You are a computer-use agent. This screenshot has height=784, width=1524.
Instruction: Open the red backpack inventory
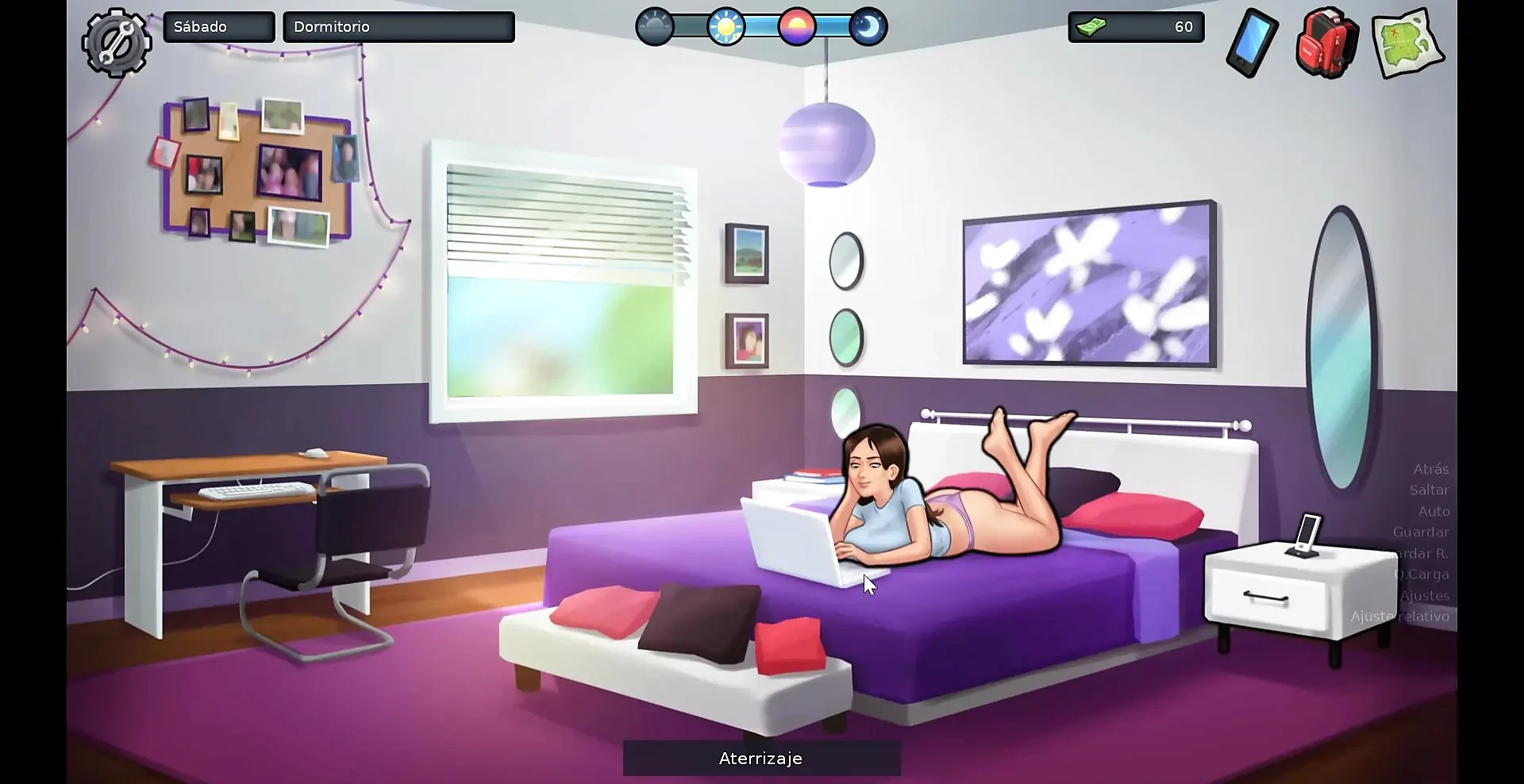point(1326,43)
